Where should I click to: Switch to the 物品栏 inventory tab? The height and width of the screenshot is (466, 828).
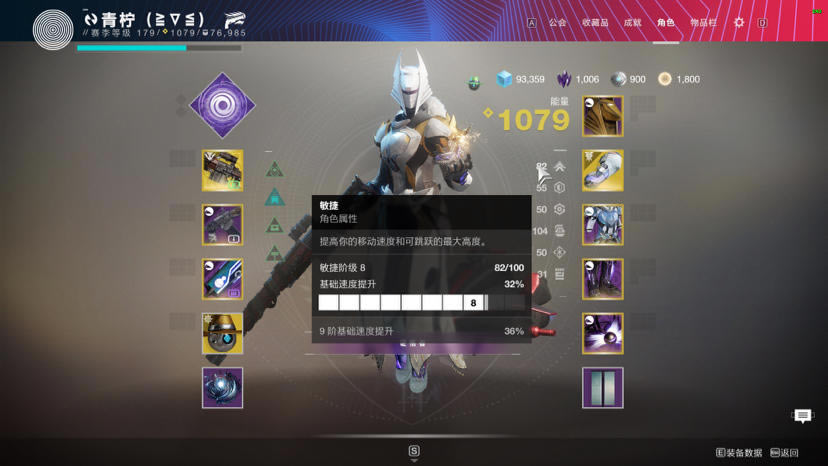pos(703,22)
